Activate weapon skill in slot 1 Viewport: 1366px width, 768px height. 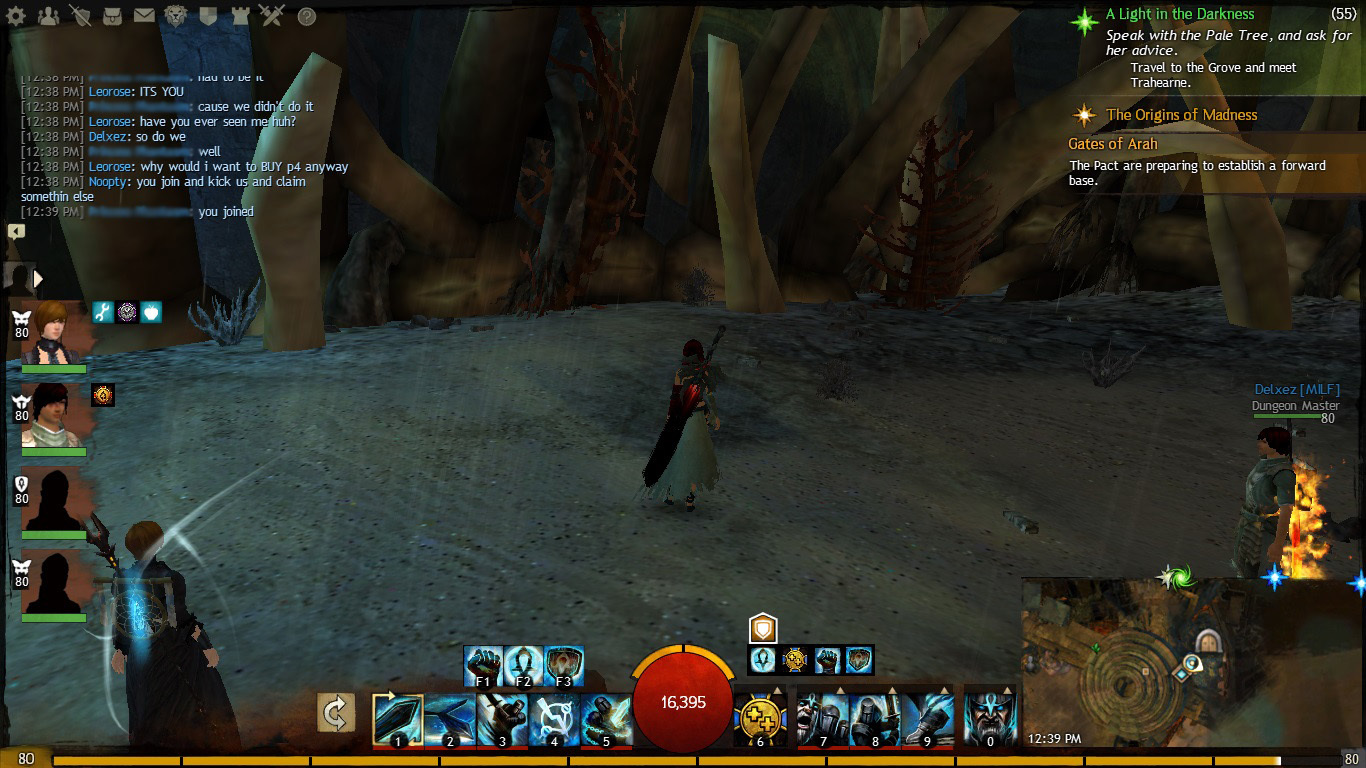[x=398, y=720]
